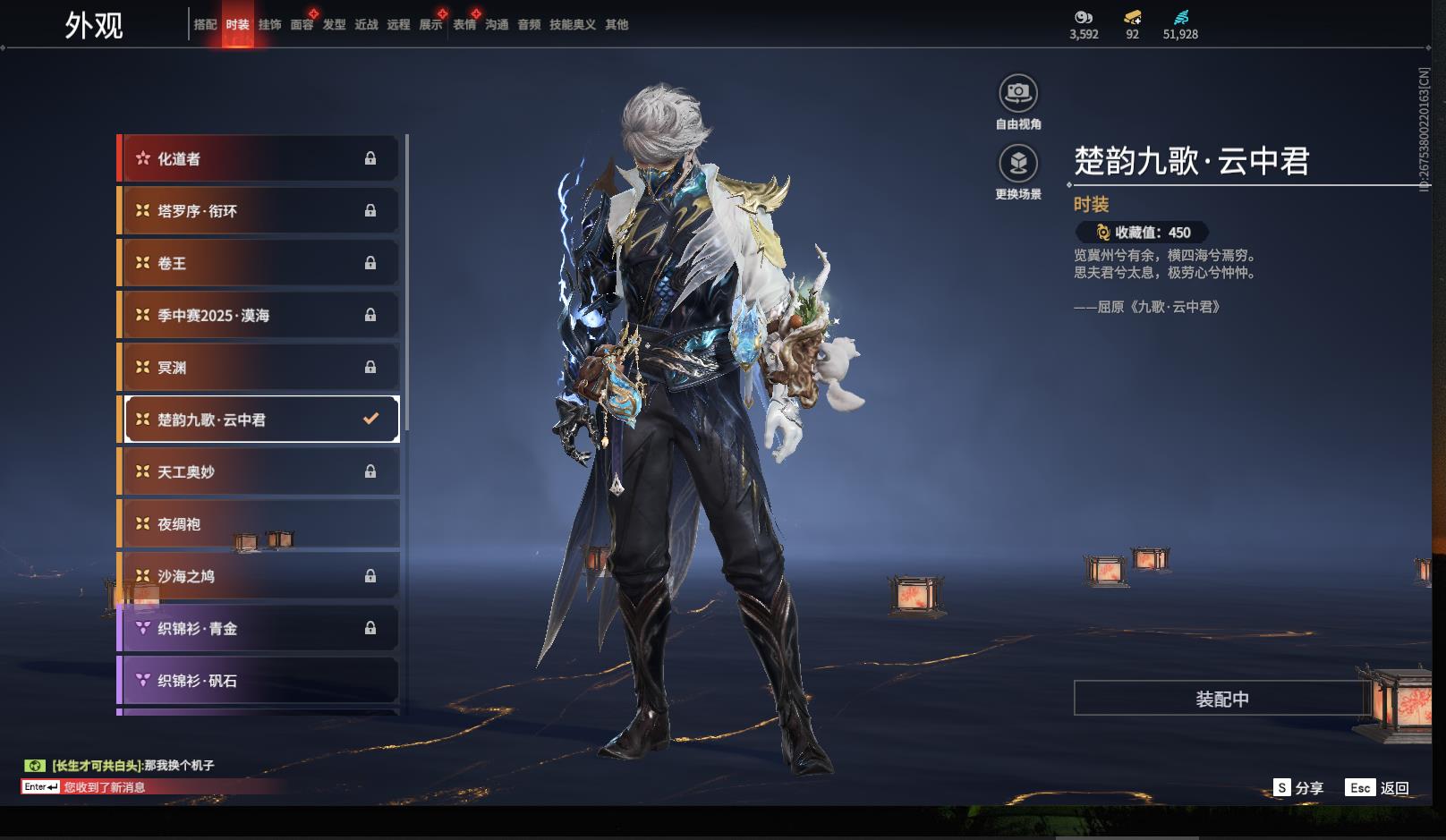Select the 近战 melee tab

click(x=366, y=25)
